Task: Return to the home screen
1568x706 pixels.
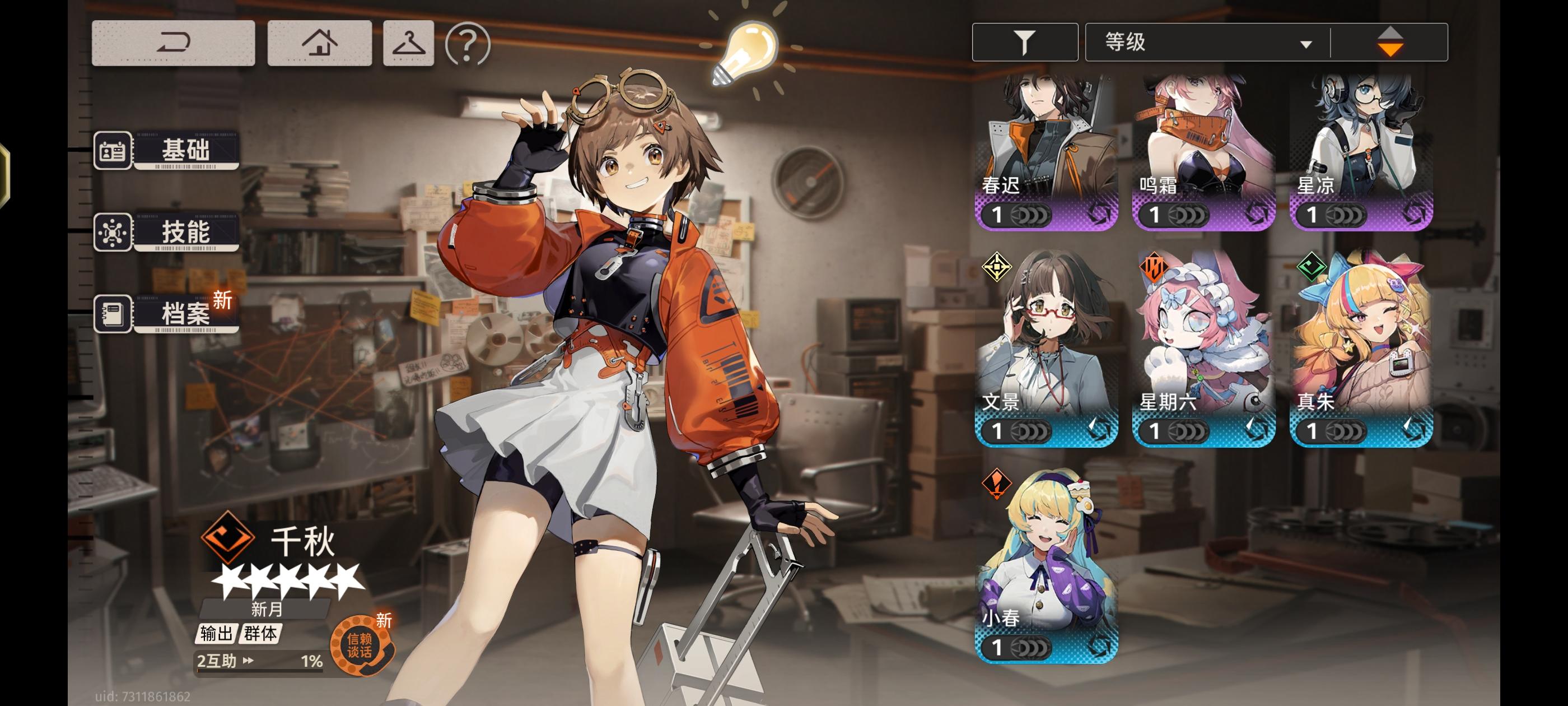Action: point(320,43)
